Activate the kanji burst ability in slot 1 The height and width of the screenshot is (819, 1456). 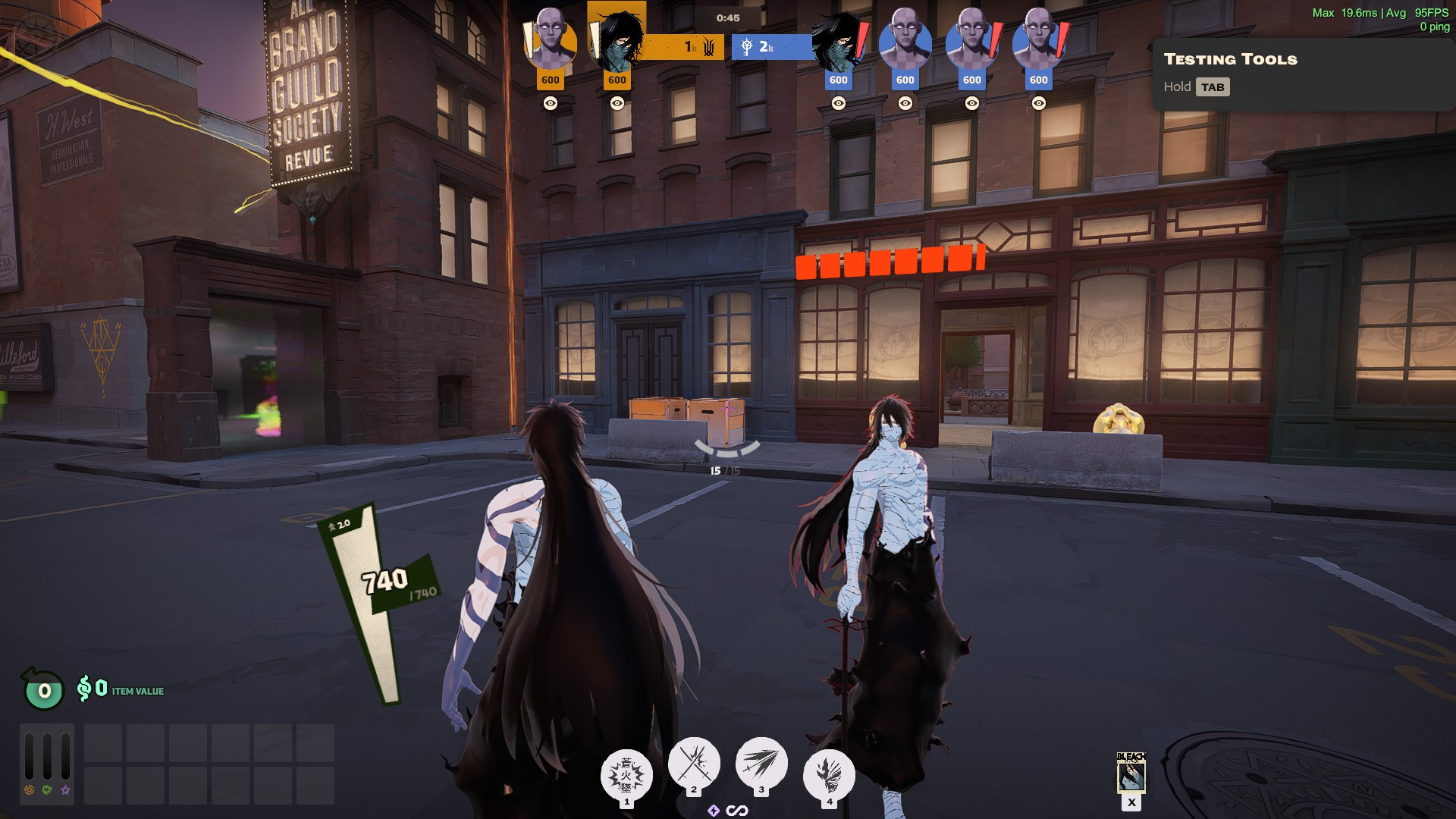coord(626,775)
